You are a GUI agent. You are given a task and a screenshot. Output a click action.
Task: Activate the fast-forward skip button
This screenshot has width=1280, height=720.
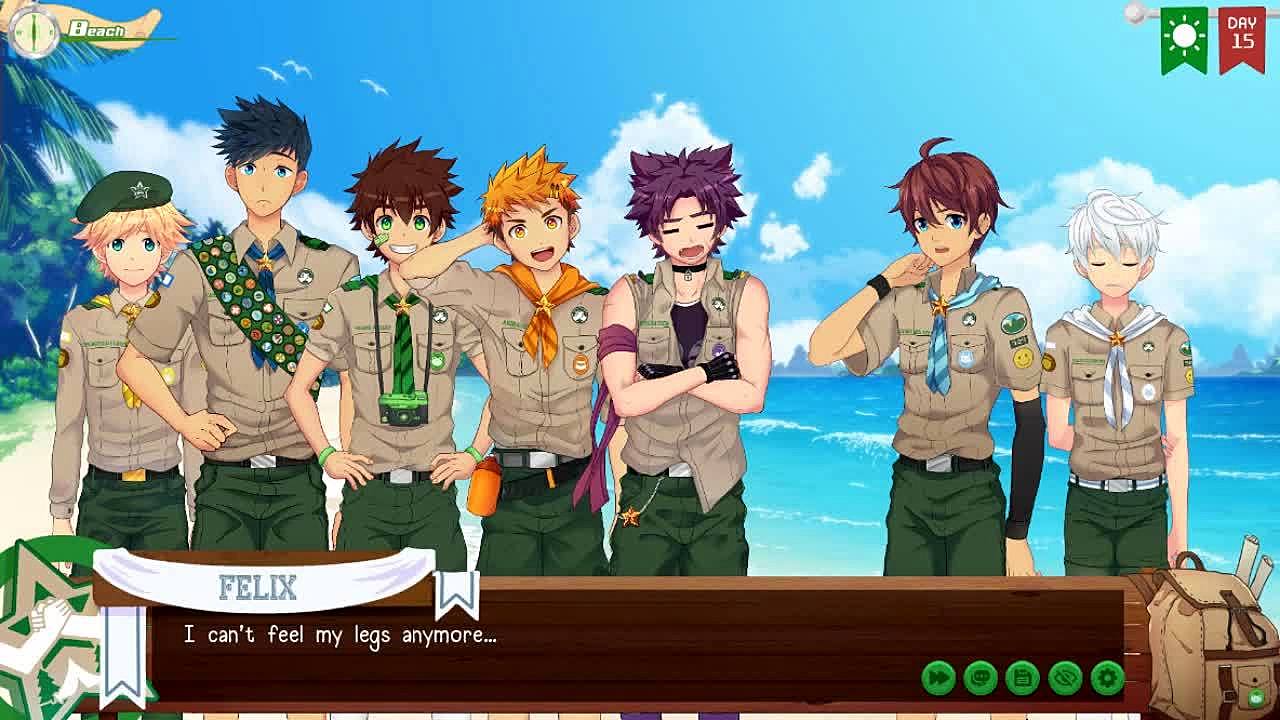[x=938, y=678]
